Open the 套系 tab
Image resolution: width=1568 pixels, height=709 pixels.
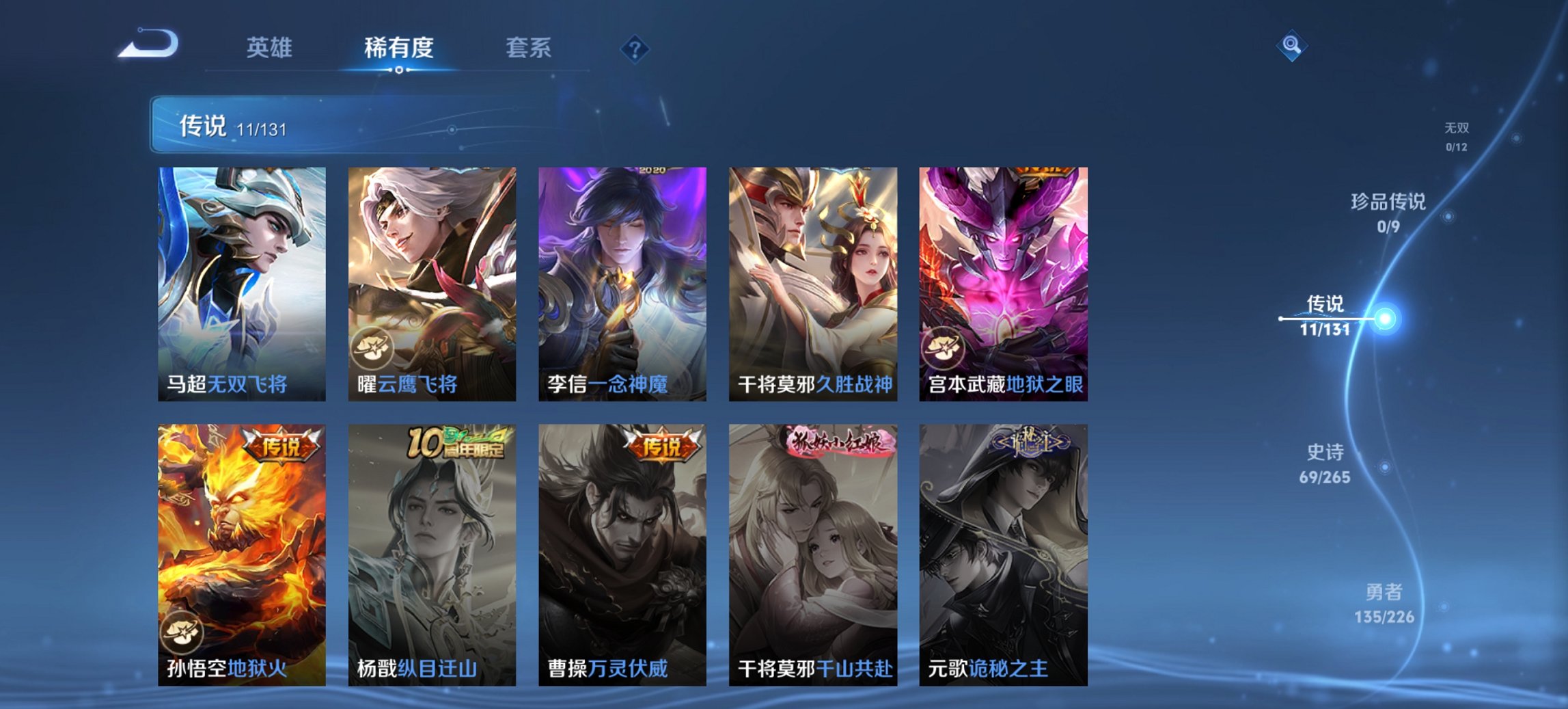(x=529, y=49)
